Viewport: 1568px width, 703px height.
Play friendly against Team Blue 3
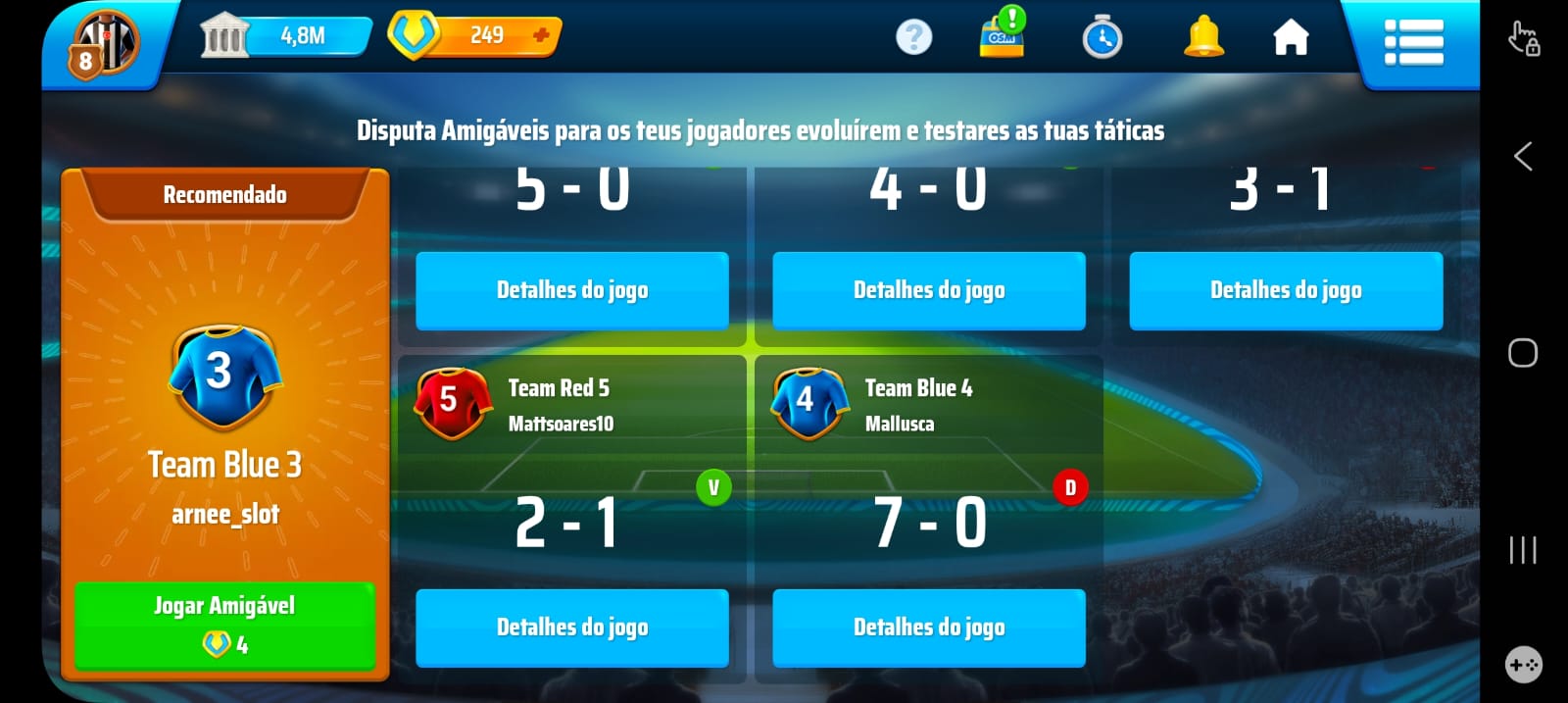224,625
